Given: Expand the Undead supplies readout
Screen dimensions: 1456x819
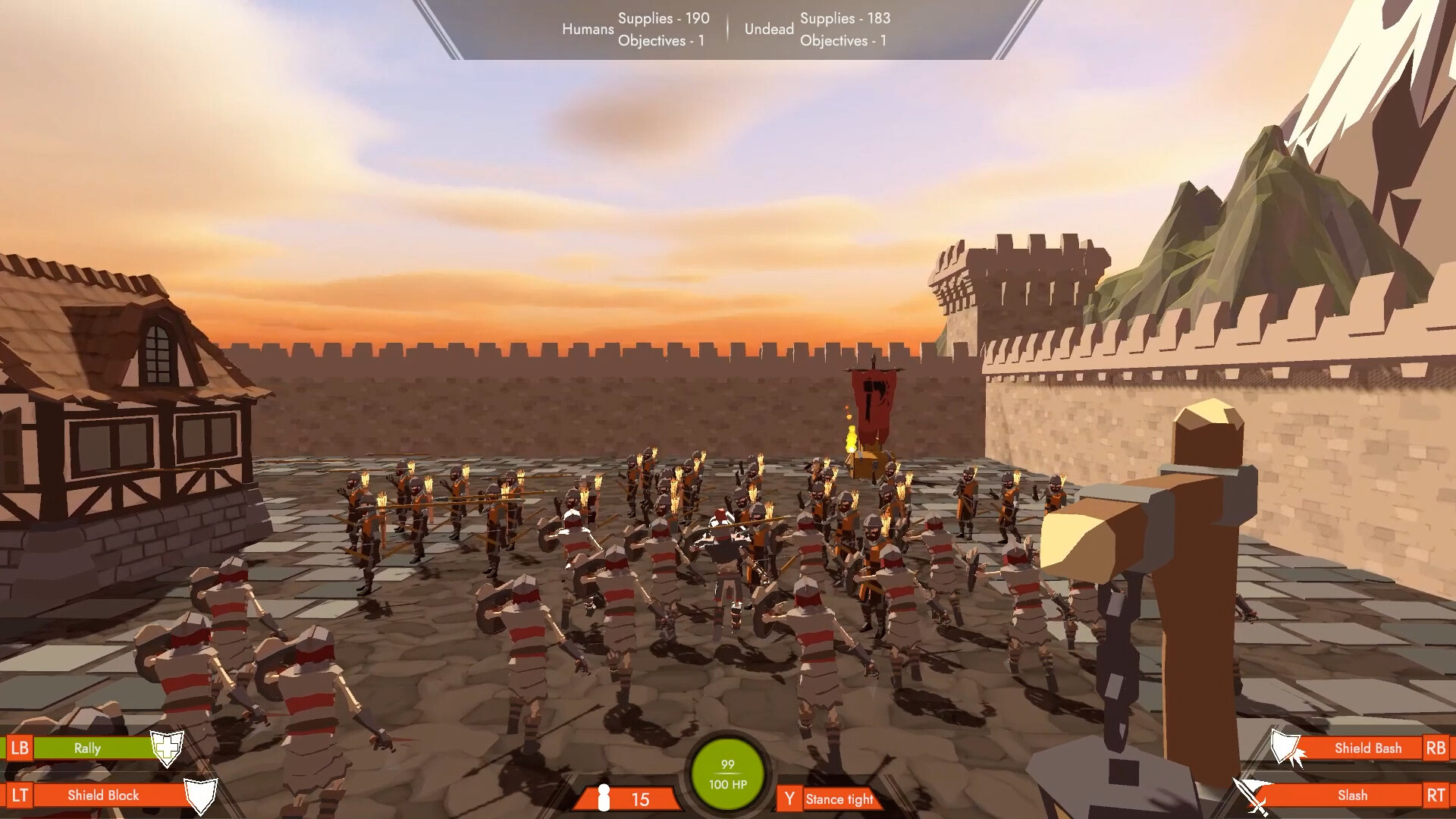Looking at the screenshot, I should pyautogui.click(x=844, y=18).
